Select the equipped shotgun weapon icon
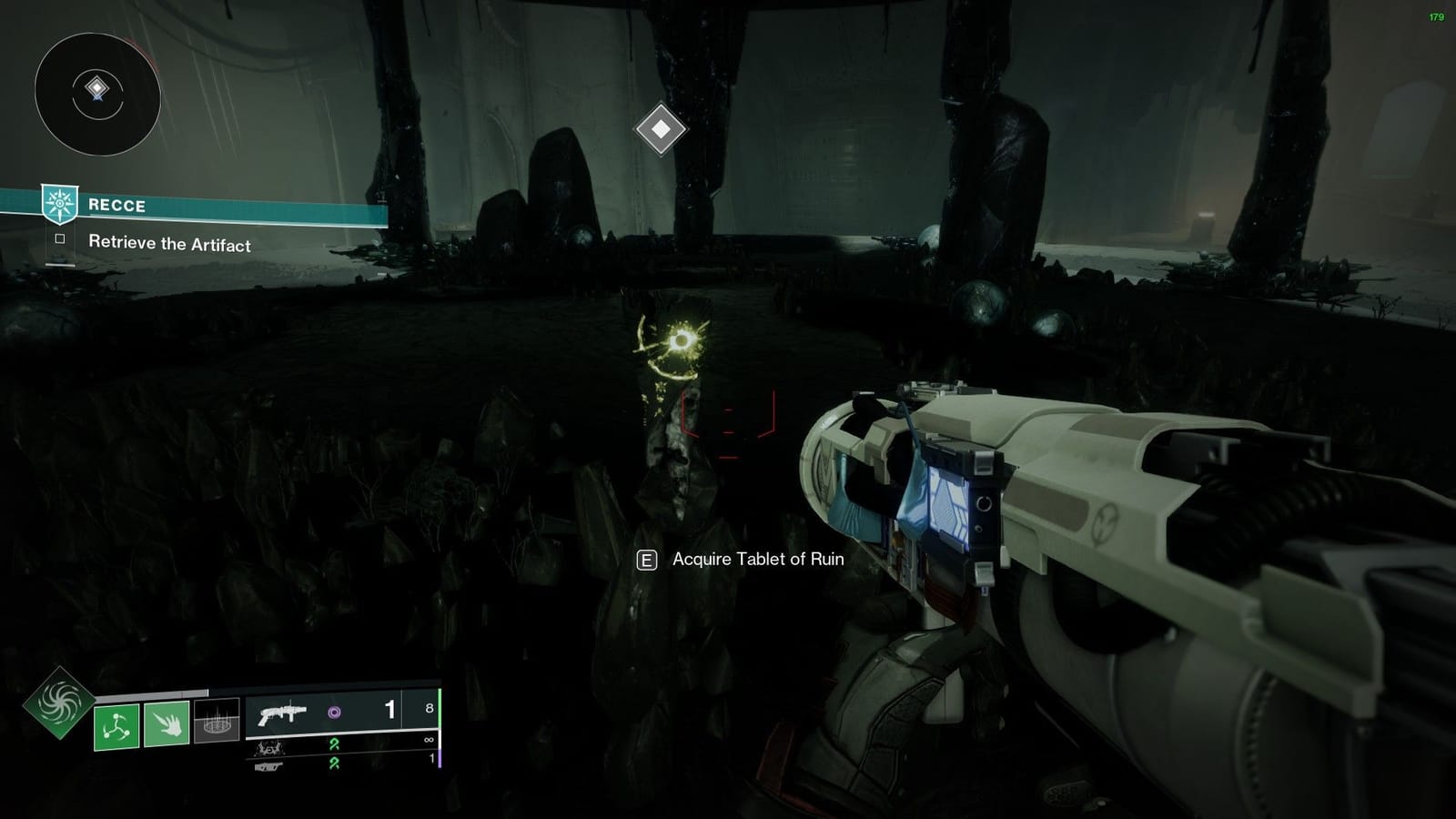 point(284,713)
